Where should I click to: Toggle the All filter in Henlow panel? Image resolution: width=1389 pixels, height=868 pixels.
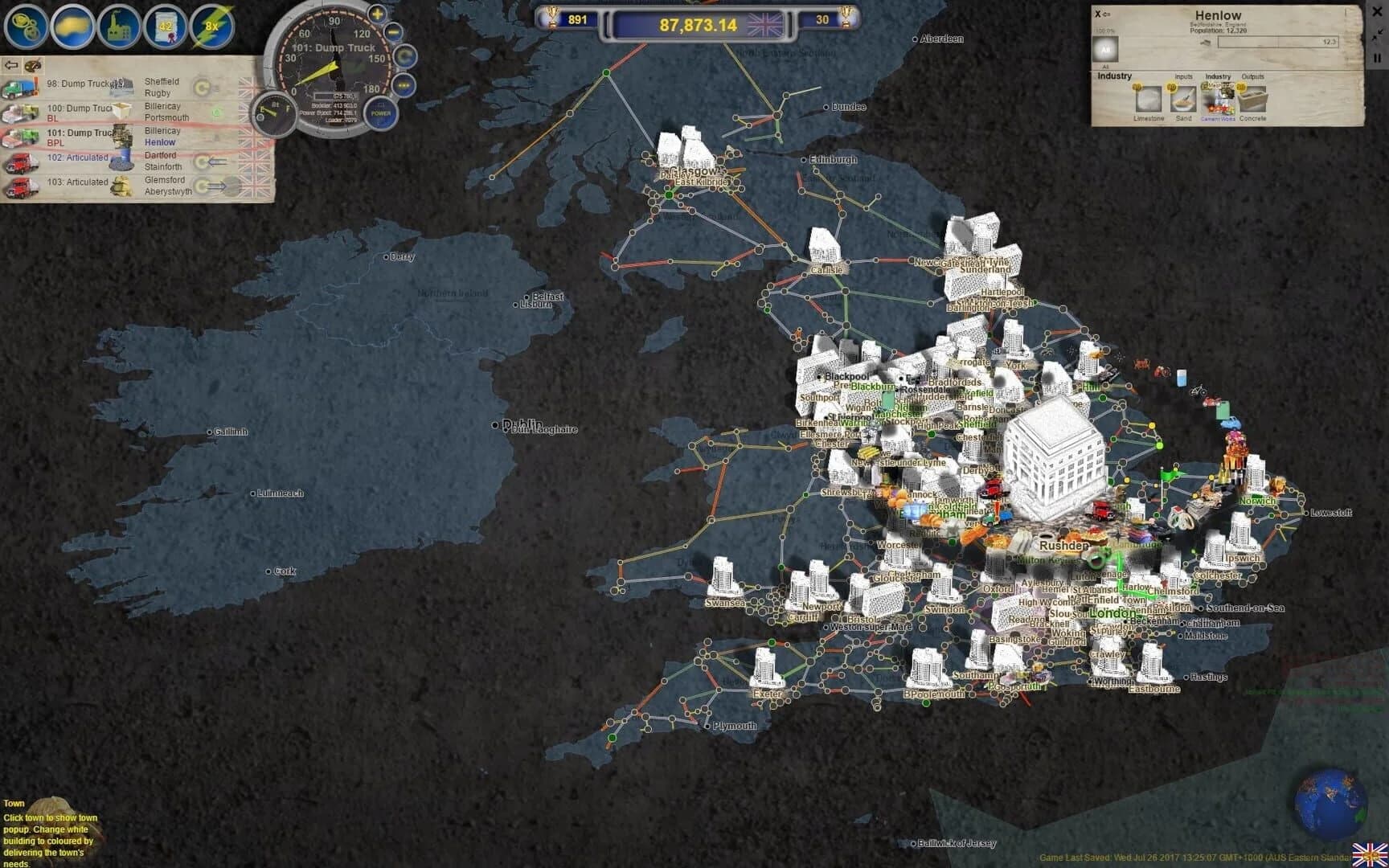click(x=1108, y=49)
